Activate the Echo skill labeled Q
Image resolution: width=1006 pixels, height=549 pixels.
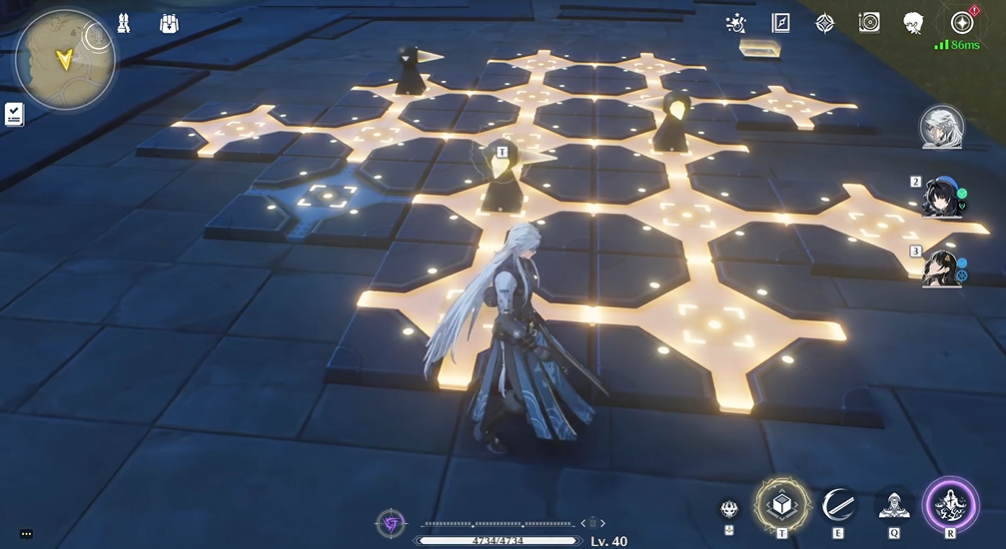pos(893,506)
